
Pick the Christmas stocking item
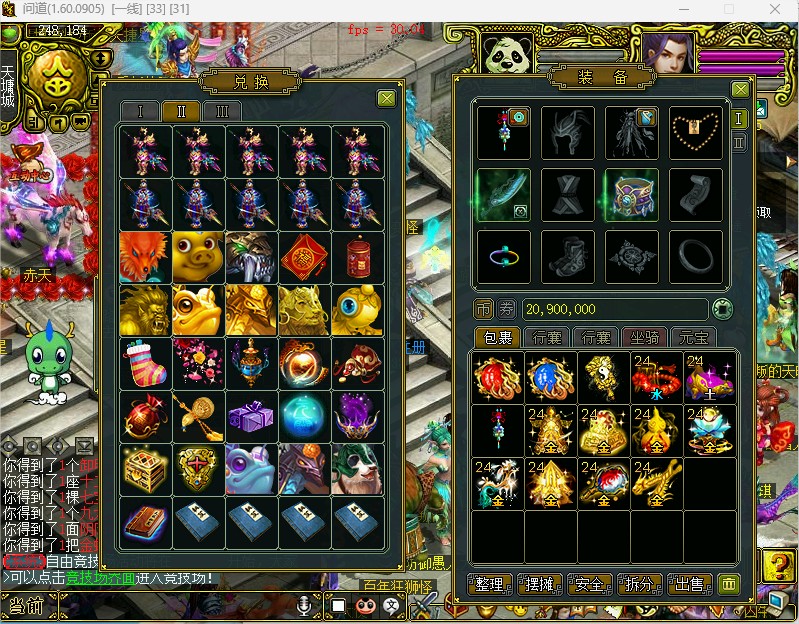(x=144, y=363)
